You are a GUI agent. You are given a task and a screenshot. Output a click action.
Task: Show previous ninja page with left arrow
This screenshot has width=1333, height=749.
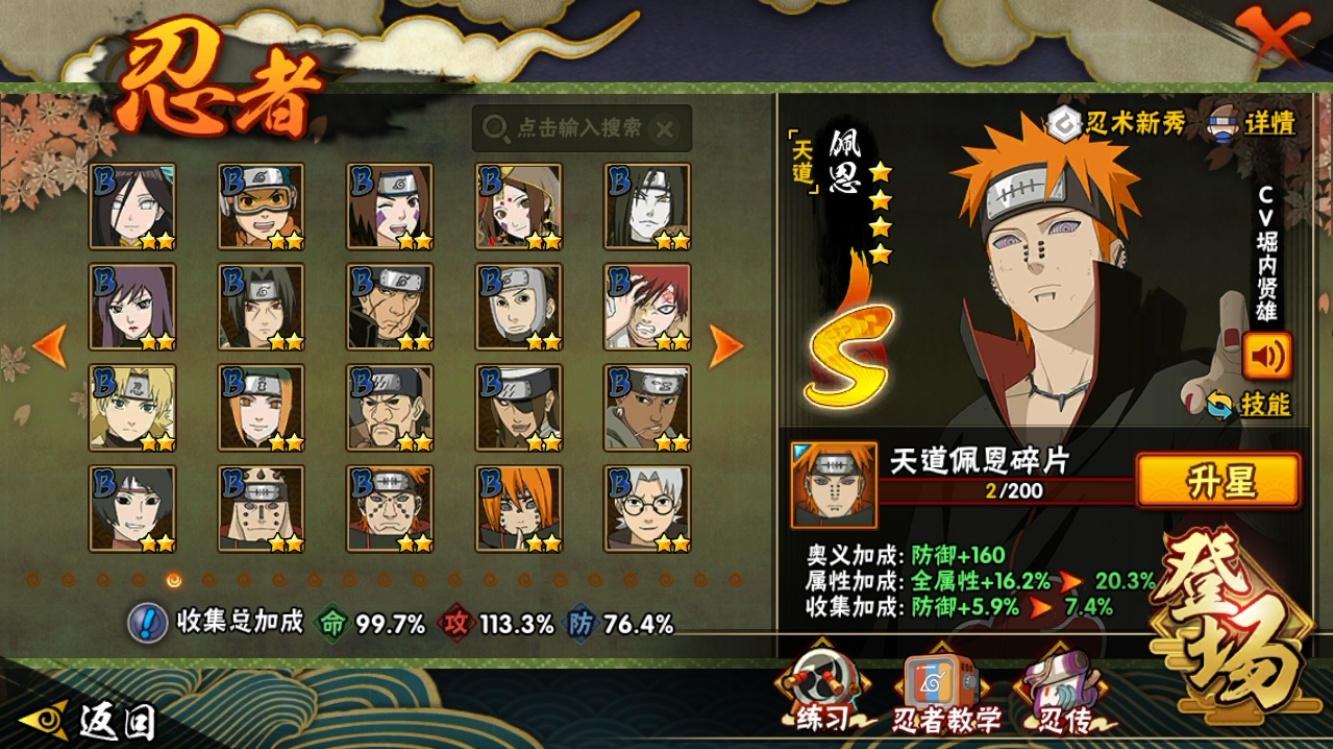tap(50, 346)
